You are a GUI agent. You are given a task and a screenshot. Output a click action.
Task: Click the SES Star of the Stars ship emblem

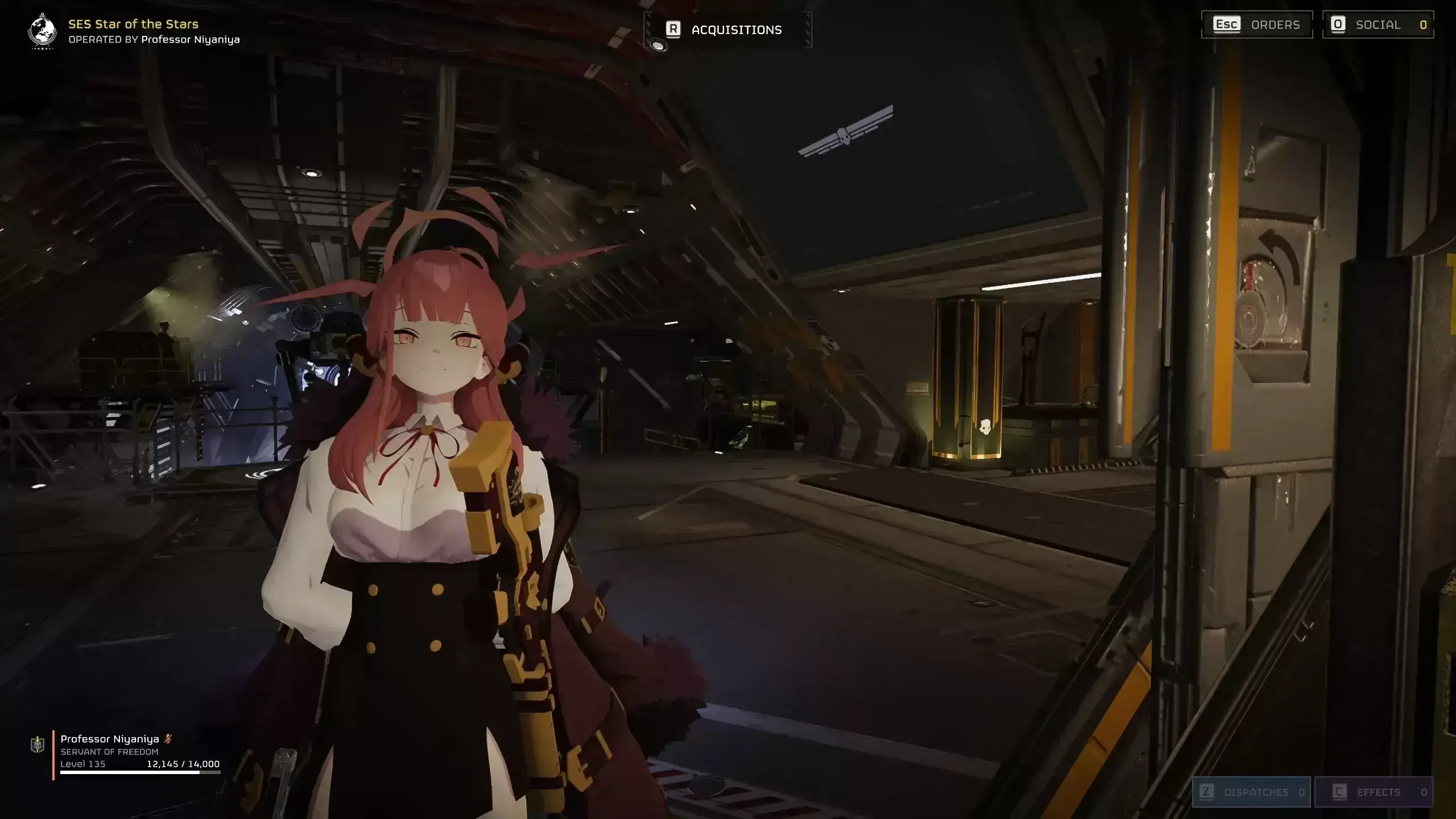42,31
